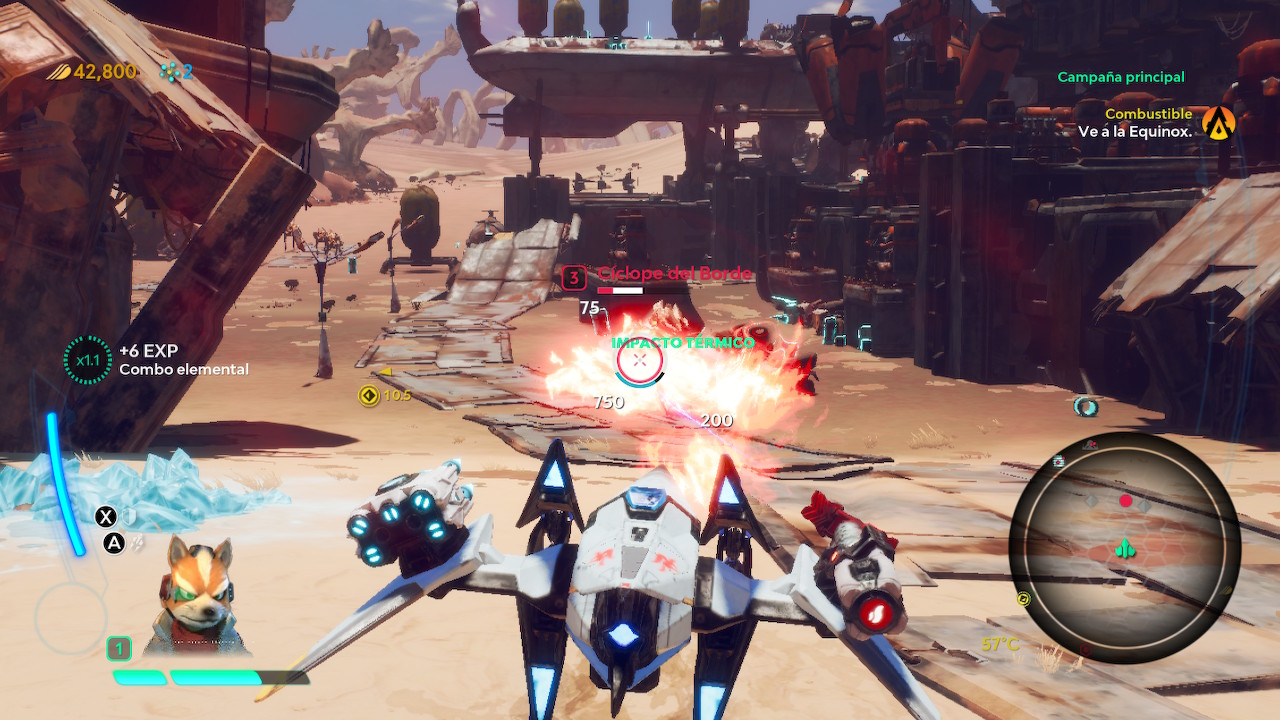Click the Combustible objective marker icon
Screen dimensions: 1280x720
1219,123
